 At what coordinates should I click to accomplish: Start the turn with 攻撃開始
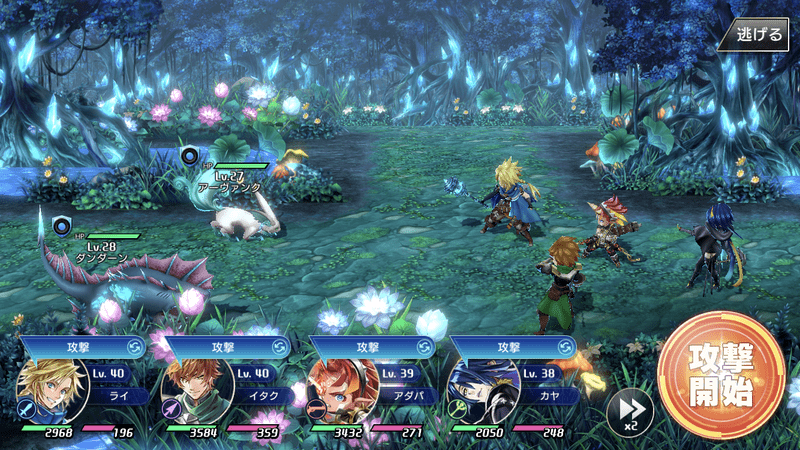point(720,376)
